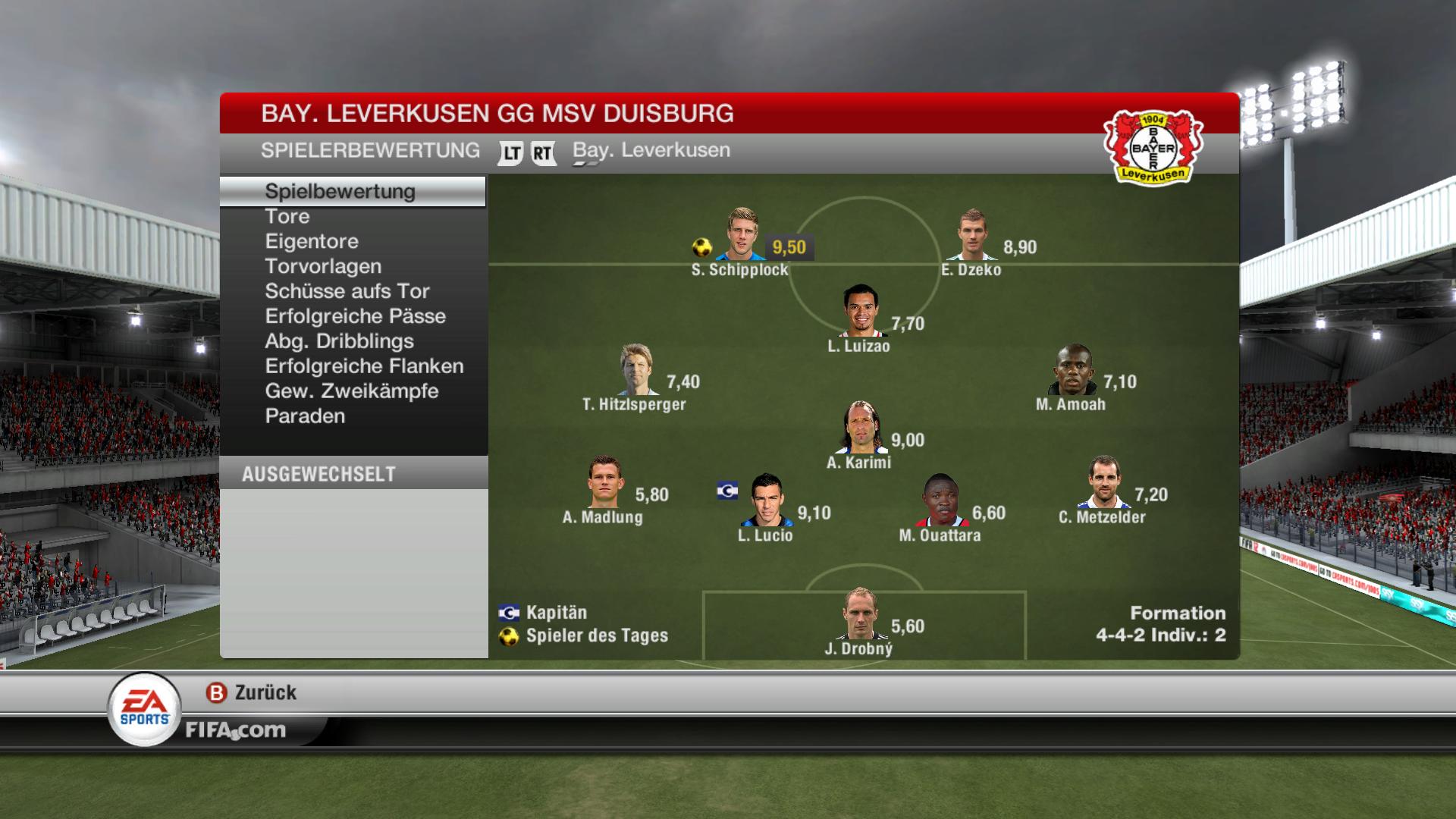Go back with the Zurück label

(x=265, y=692)
